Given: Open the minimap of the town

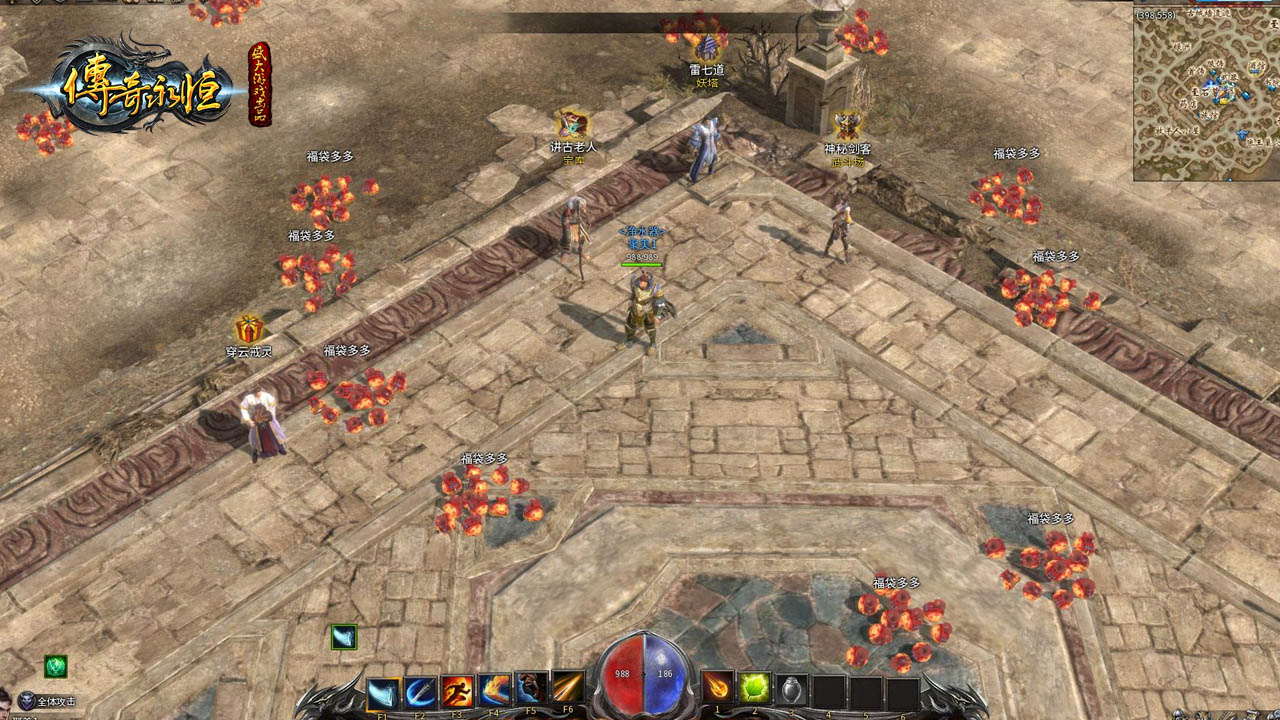Looking at the screenshot, I should [x=1206, y=93].
